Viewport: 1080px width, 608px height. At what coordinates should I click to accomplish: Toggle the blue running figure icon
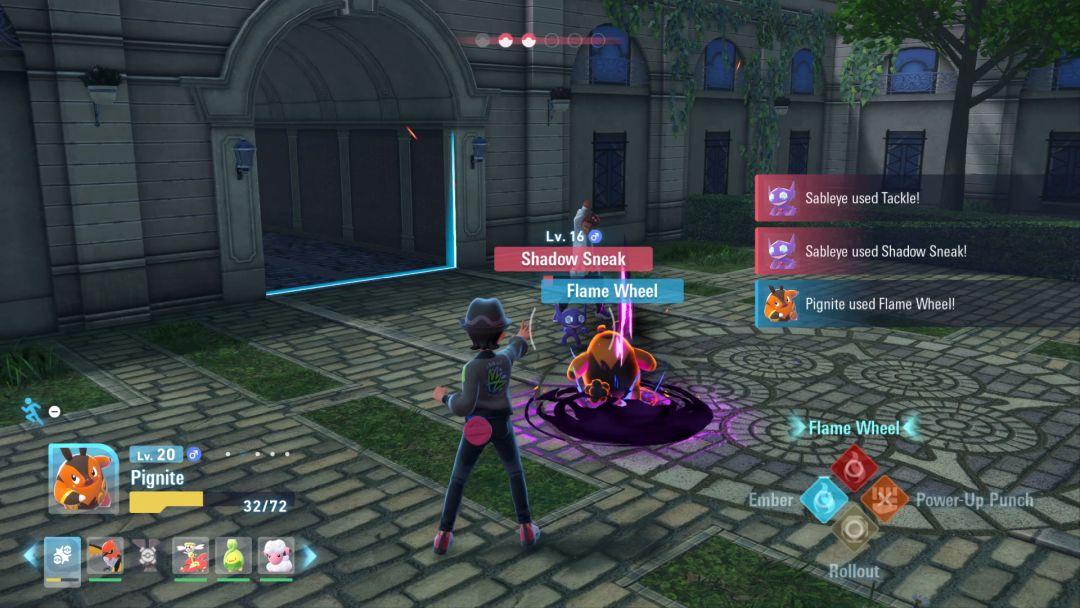pyautogui.click(x=33, y=411)
